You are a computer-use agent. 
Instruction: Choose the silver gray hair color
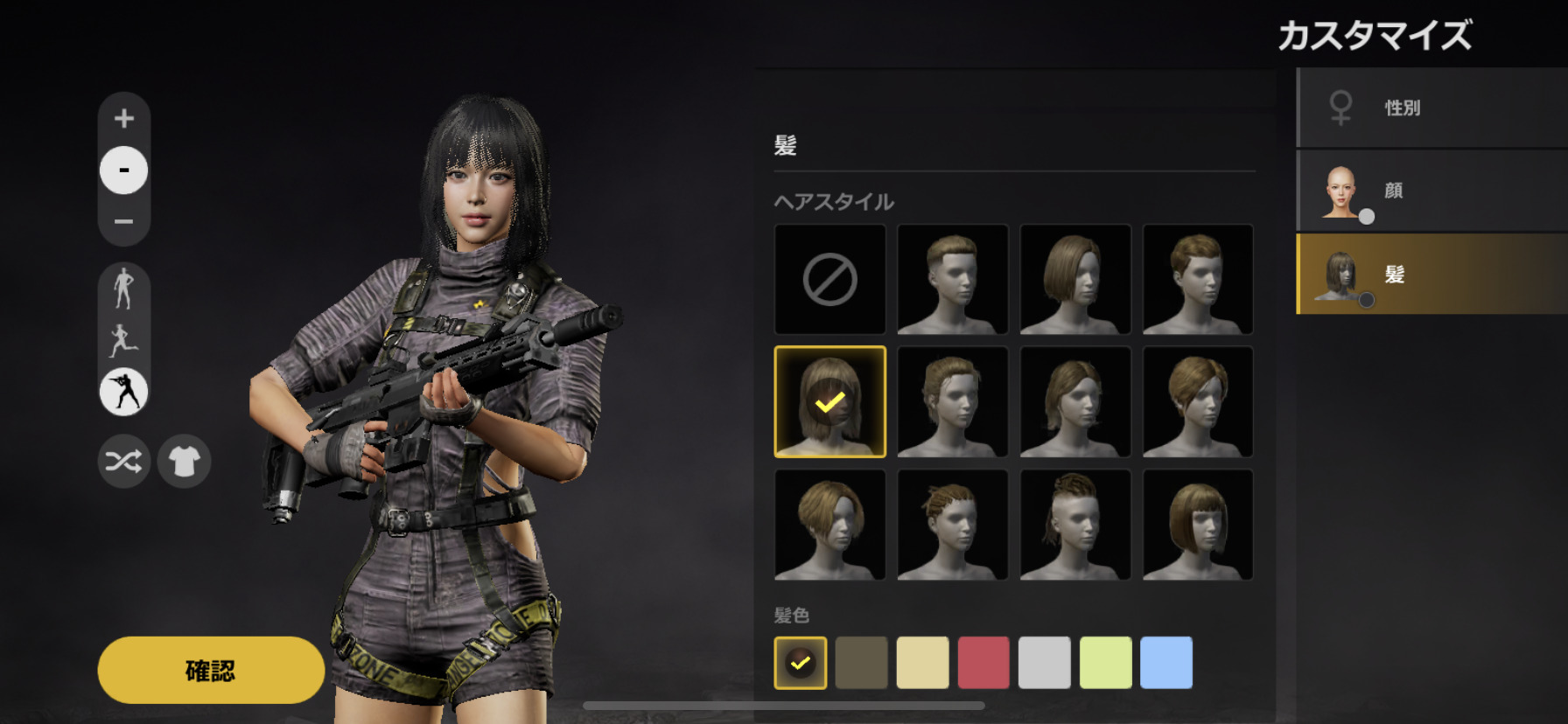[1044, 663]
